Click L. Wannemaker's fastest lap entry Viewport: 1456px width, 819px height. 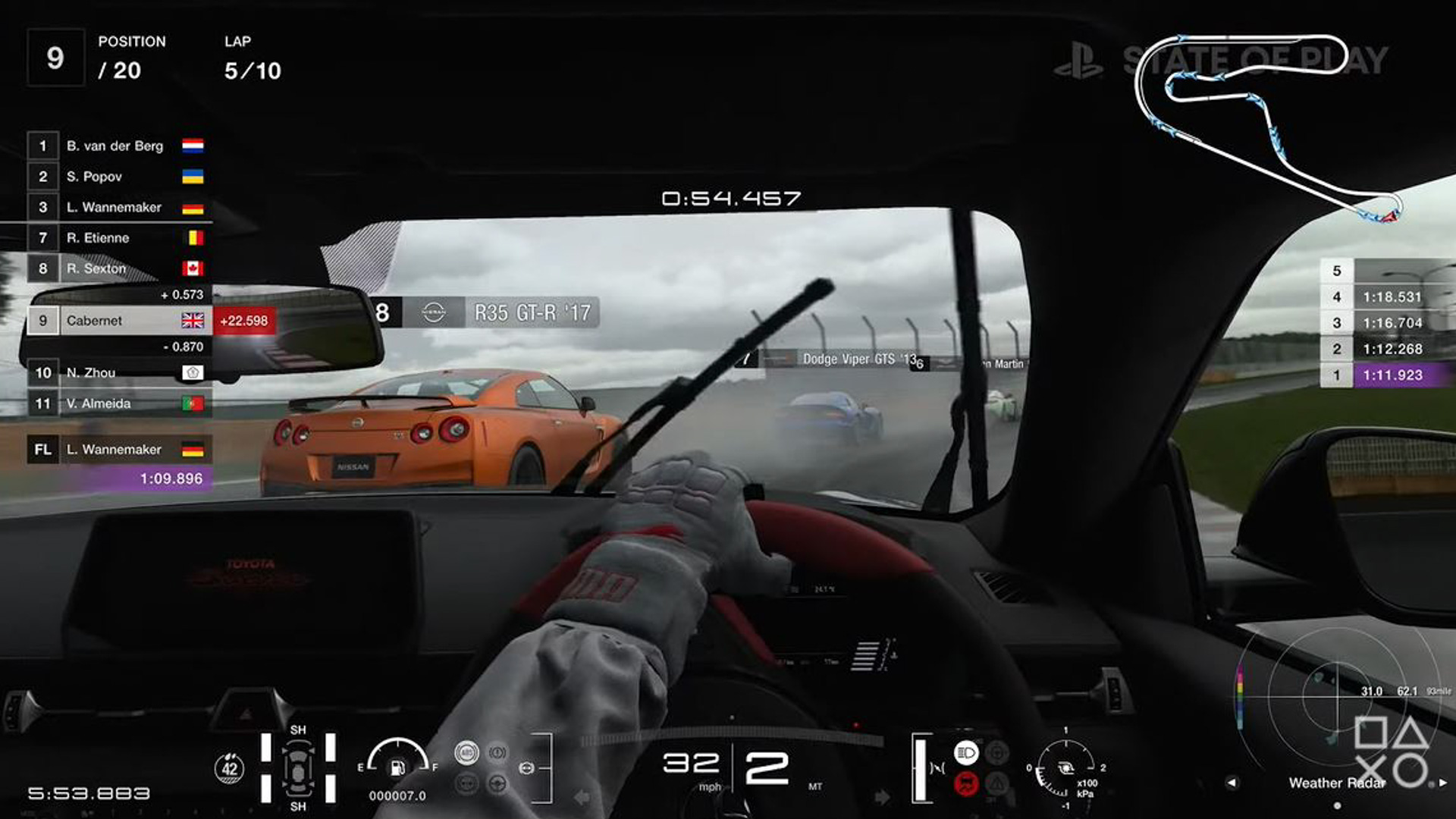(114, 449)
